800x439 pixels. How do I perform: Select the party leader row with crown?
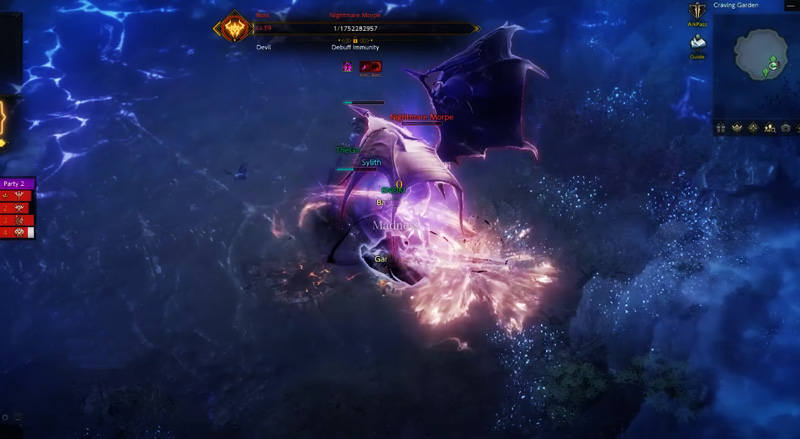18,196
